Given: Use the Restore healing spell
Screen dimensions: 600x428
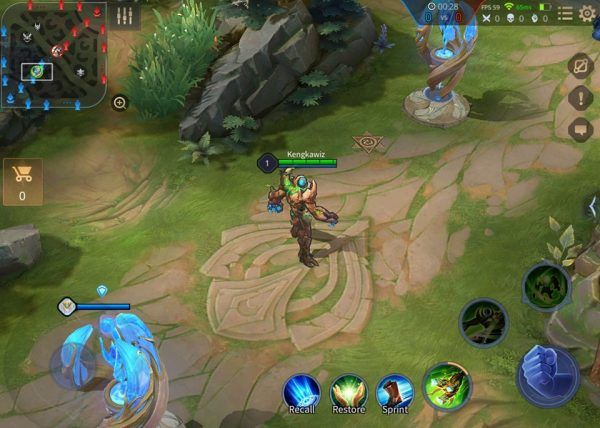Looking at the screenshot, I should coord(349,390).
